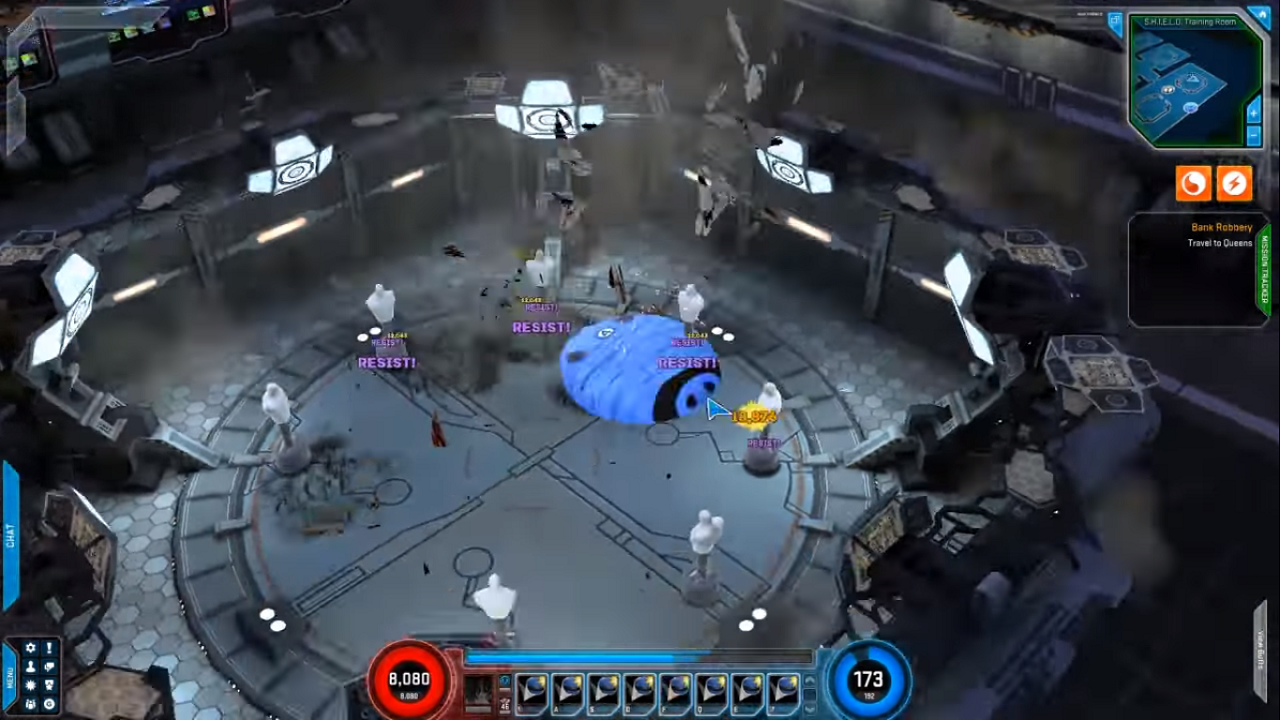Open the View Suits side tab
The image size is (1280, 720).
pyautogui.click(x=1262, y=650)
